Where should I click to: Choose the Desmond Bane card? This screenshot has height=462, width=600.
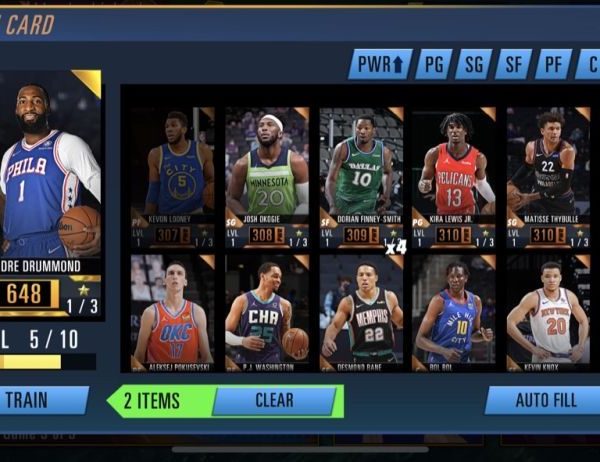click(x=360, y=312)
